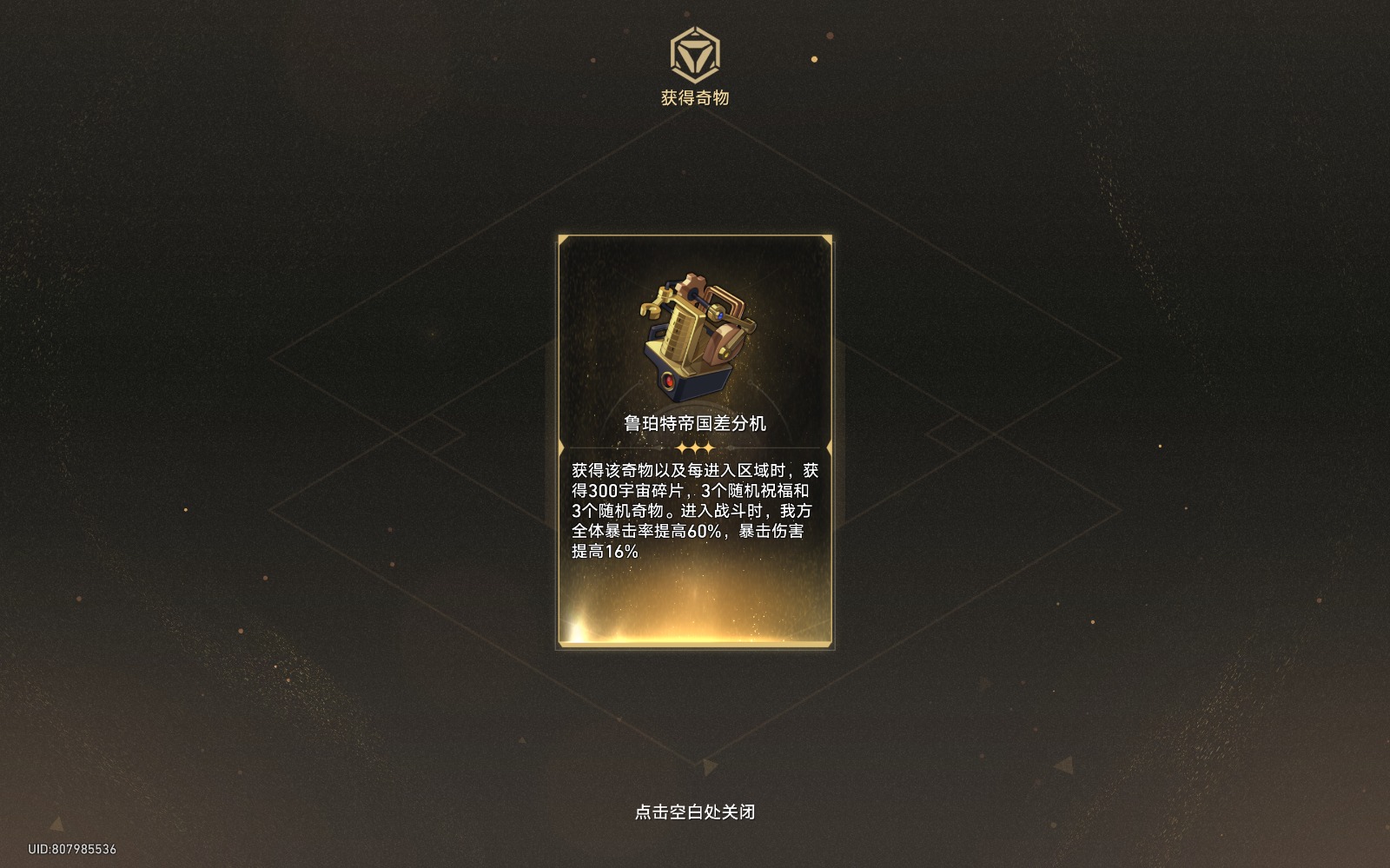Click the middle star under the curio name
Screen dimensions: 1390x868
tap(695, 447)
